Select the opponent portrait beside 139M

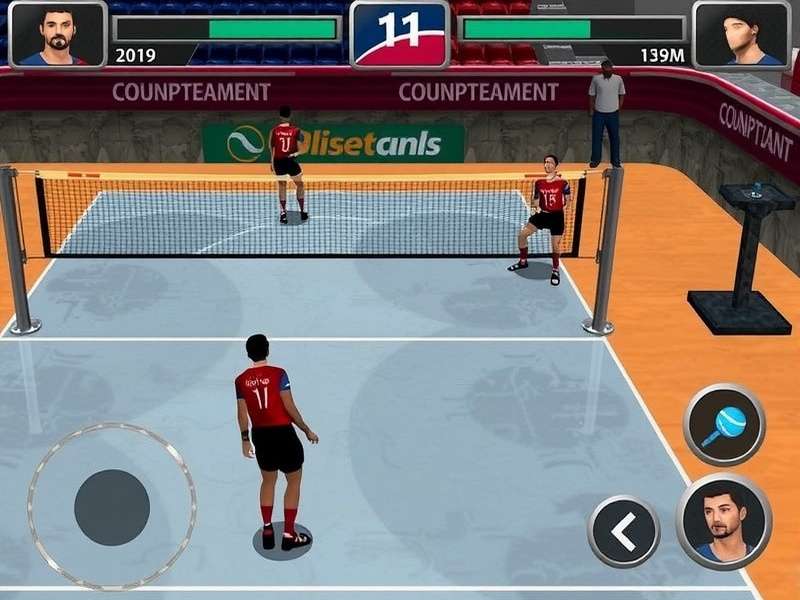(x=741, y=34)
